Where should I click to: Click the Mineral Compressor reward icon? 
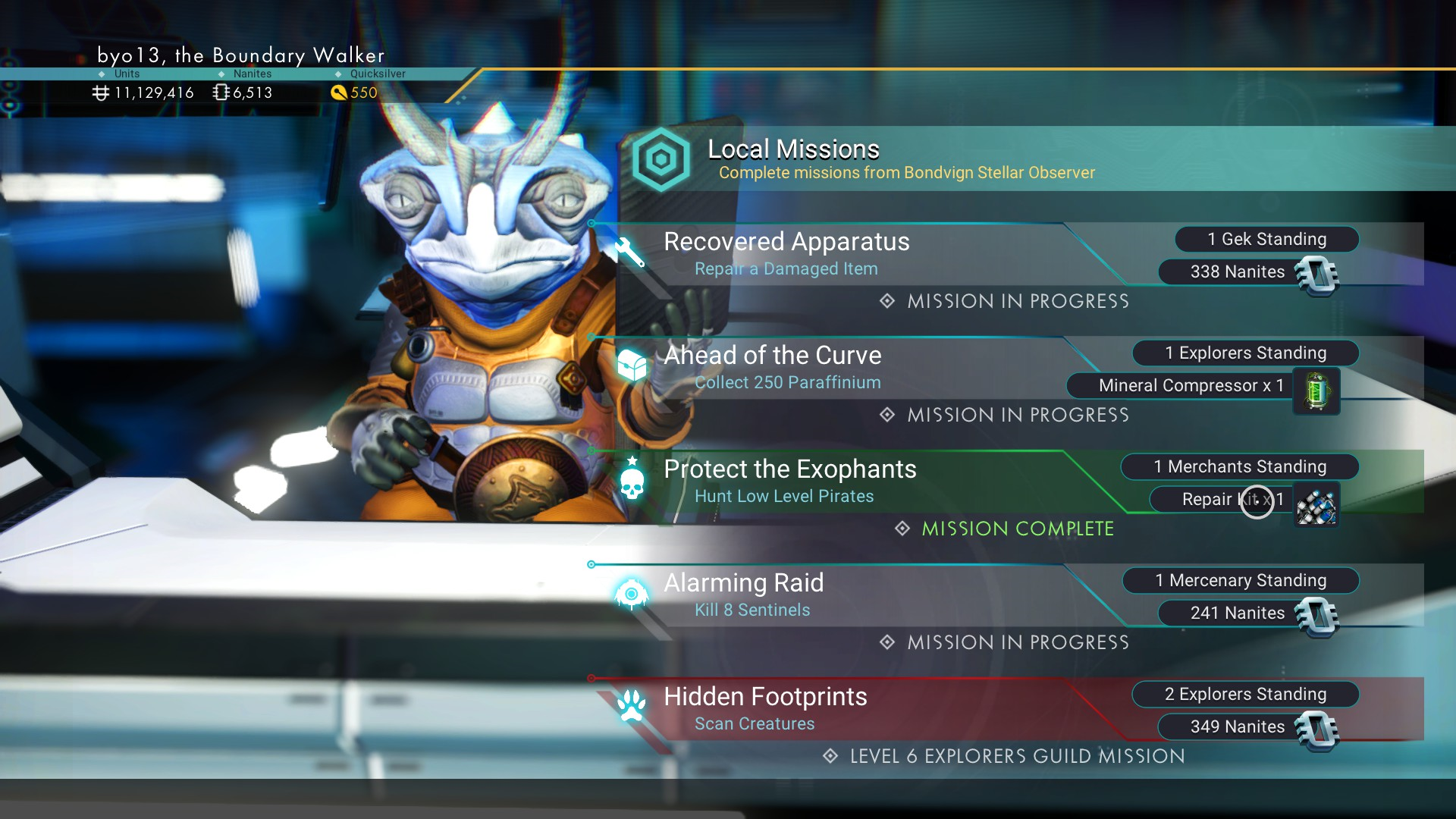[1316, 391]
